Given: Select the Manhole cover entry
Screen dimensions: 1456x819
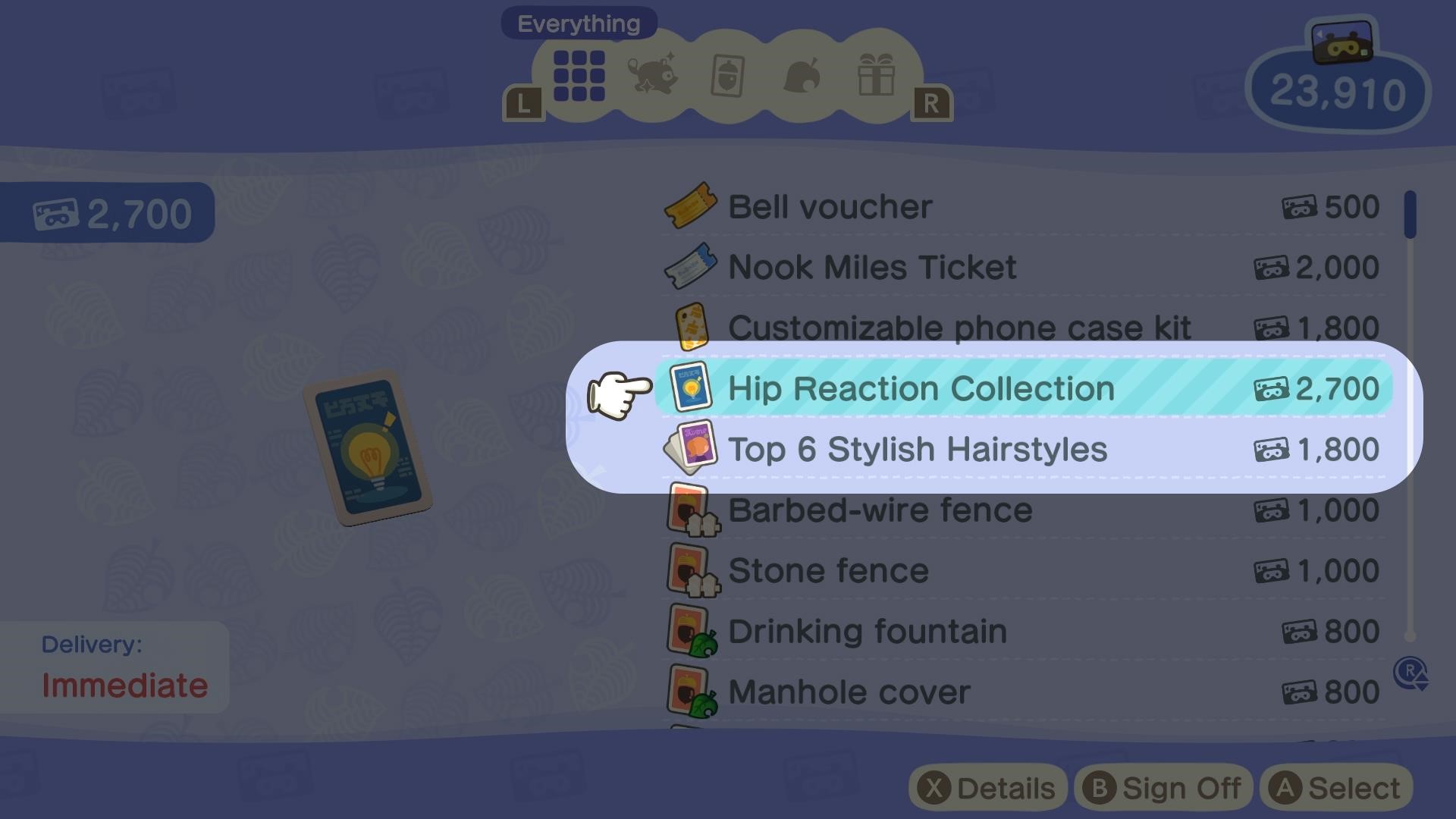Looking at the screenshot, I should pyautogui.click(x=849, y=692).
